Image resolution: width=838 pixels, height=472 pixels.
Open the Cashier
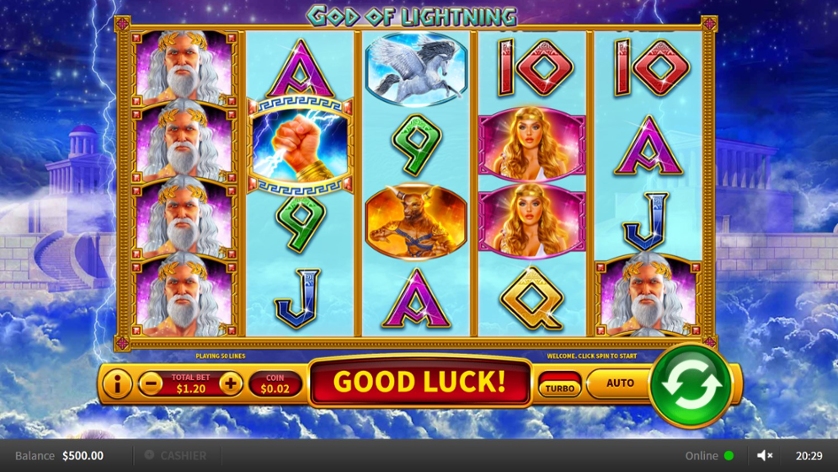[176, 456]
